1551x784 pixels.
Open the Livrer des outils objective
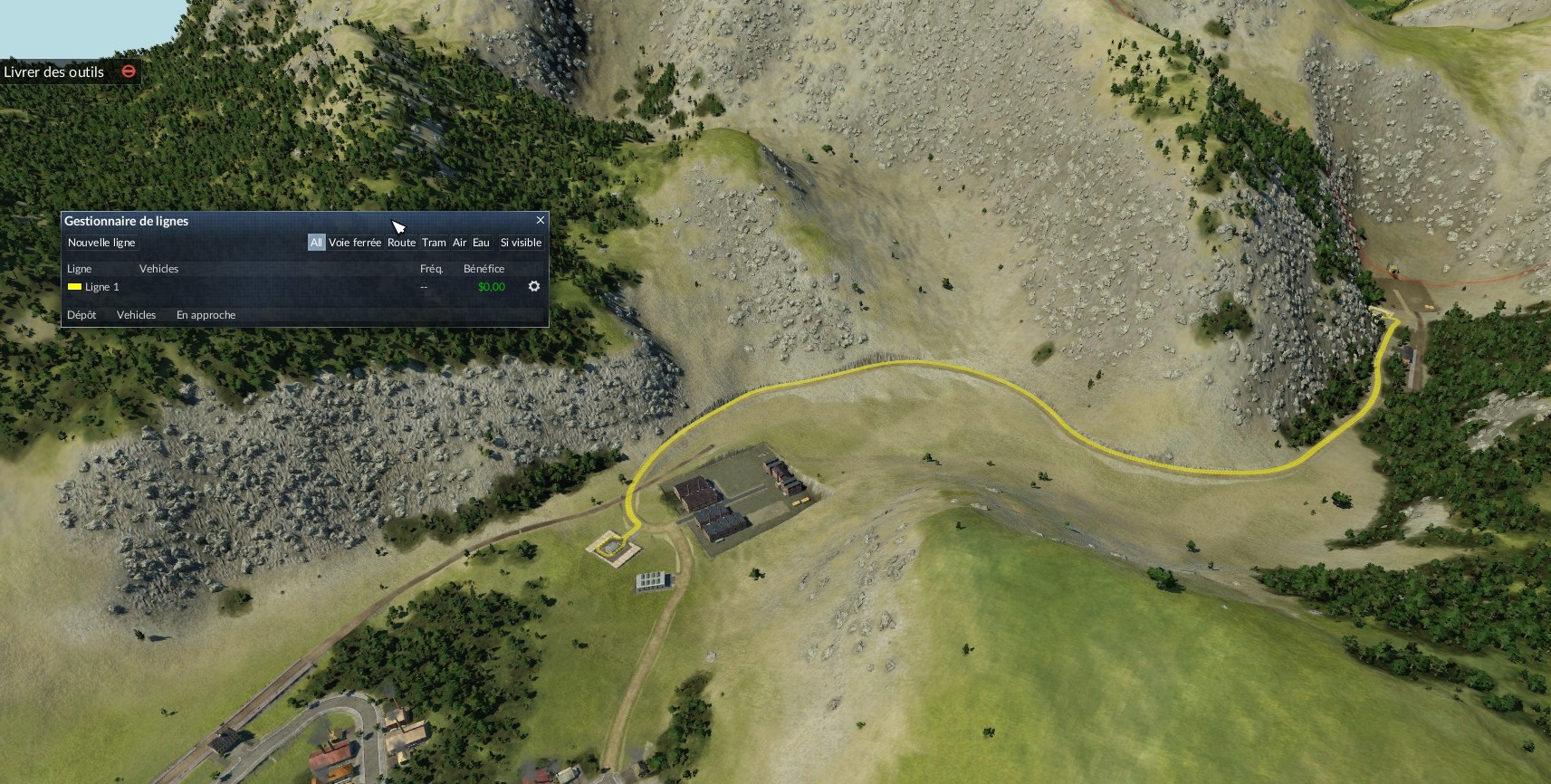[x=54, y=72]
